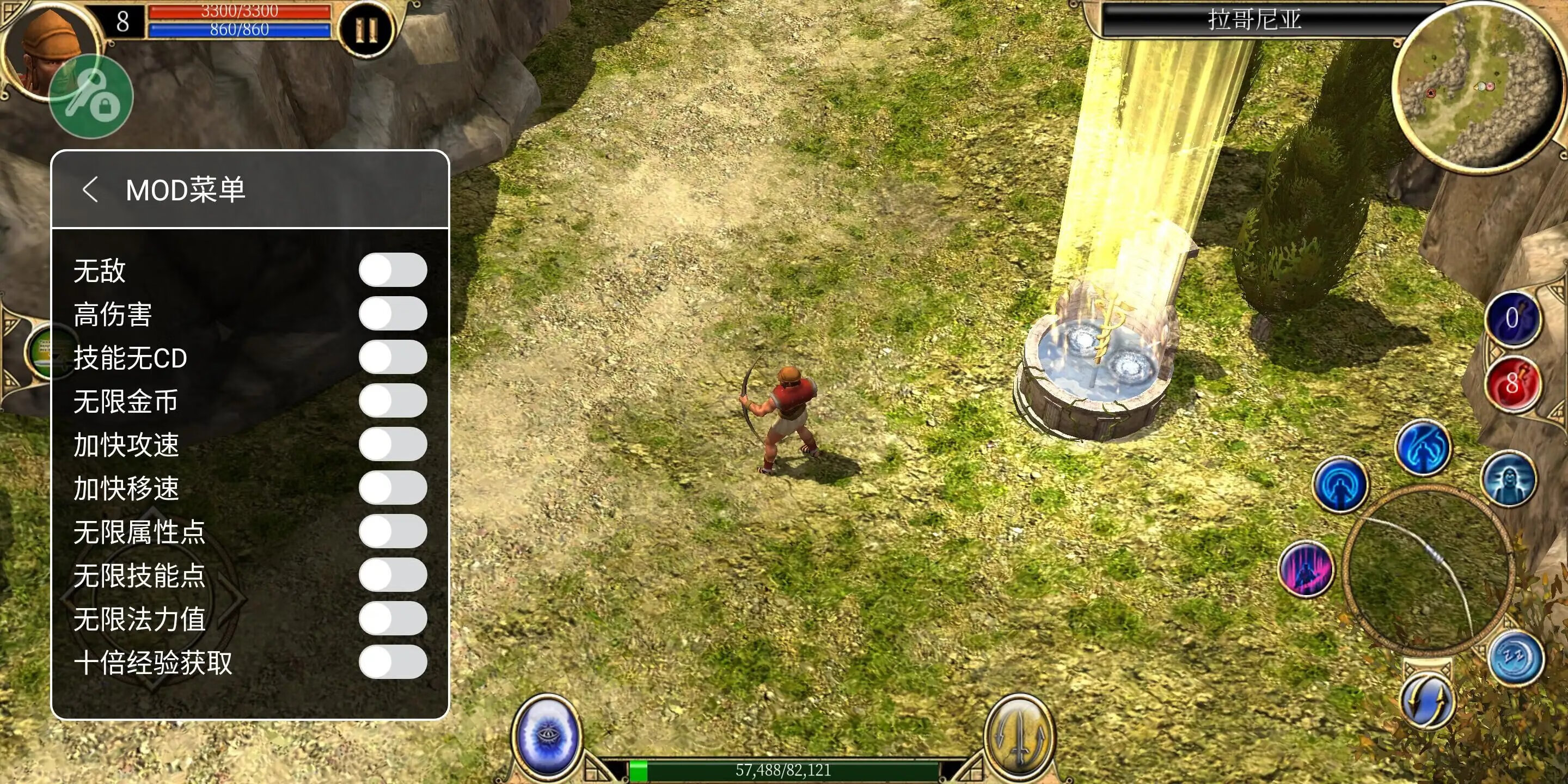
Task: Toggle 十倍经验获取 tenfold experience
Action: (x=393, y=661)
